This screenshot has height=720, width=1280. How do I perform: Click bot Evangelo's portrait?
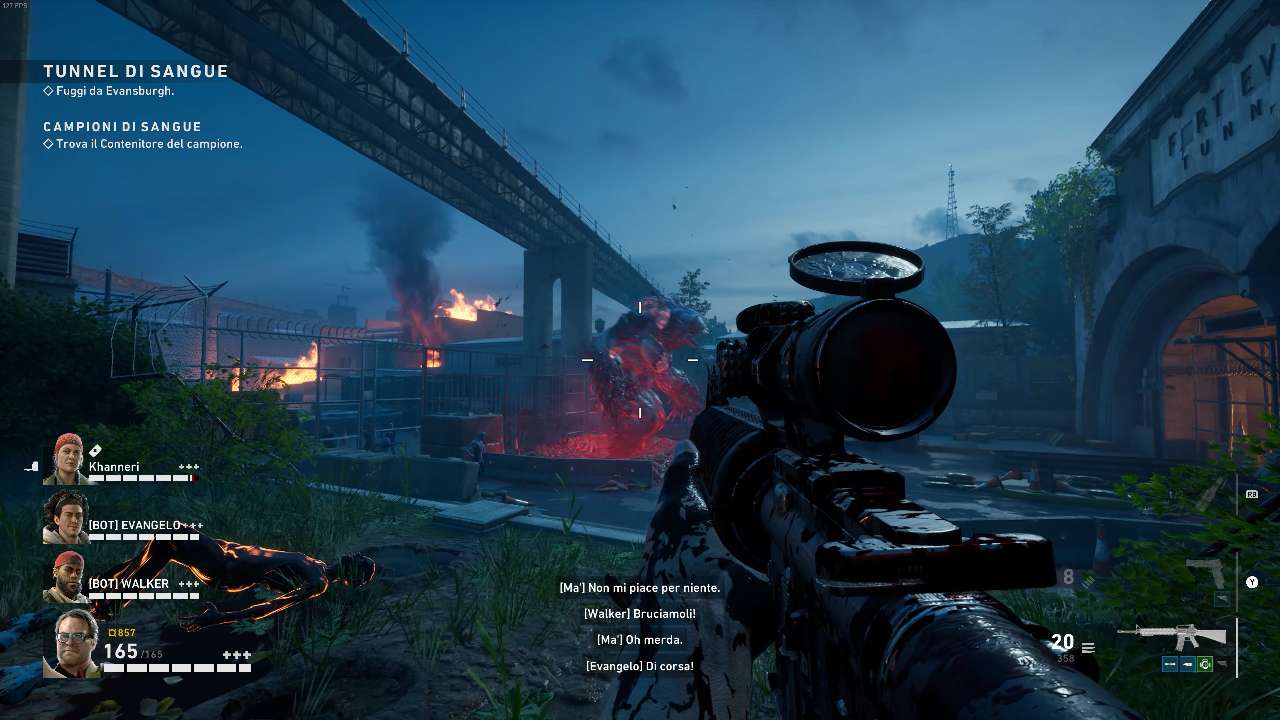point(66,517)
